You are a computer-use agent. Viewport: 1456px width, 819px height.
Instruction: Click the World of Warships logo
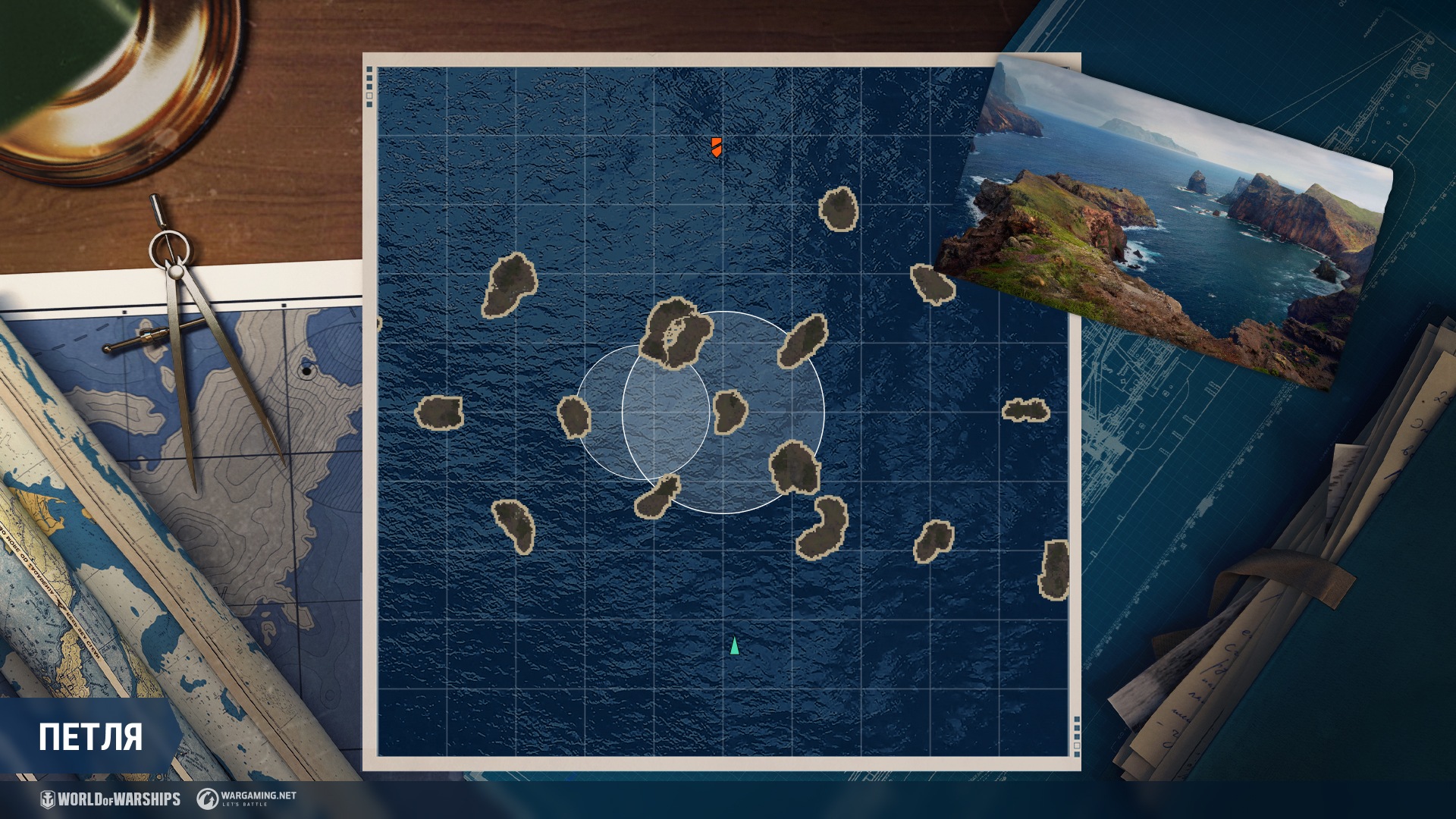[x=111, y=799]
